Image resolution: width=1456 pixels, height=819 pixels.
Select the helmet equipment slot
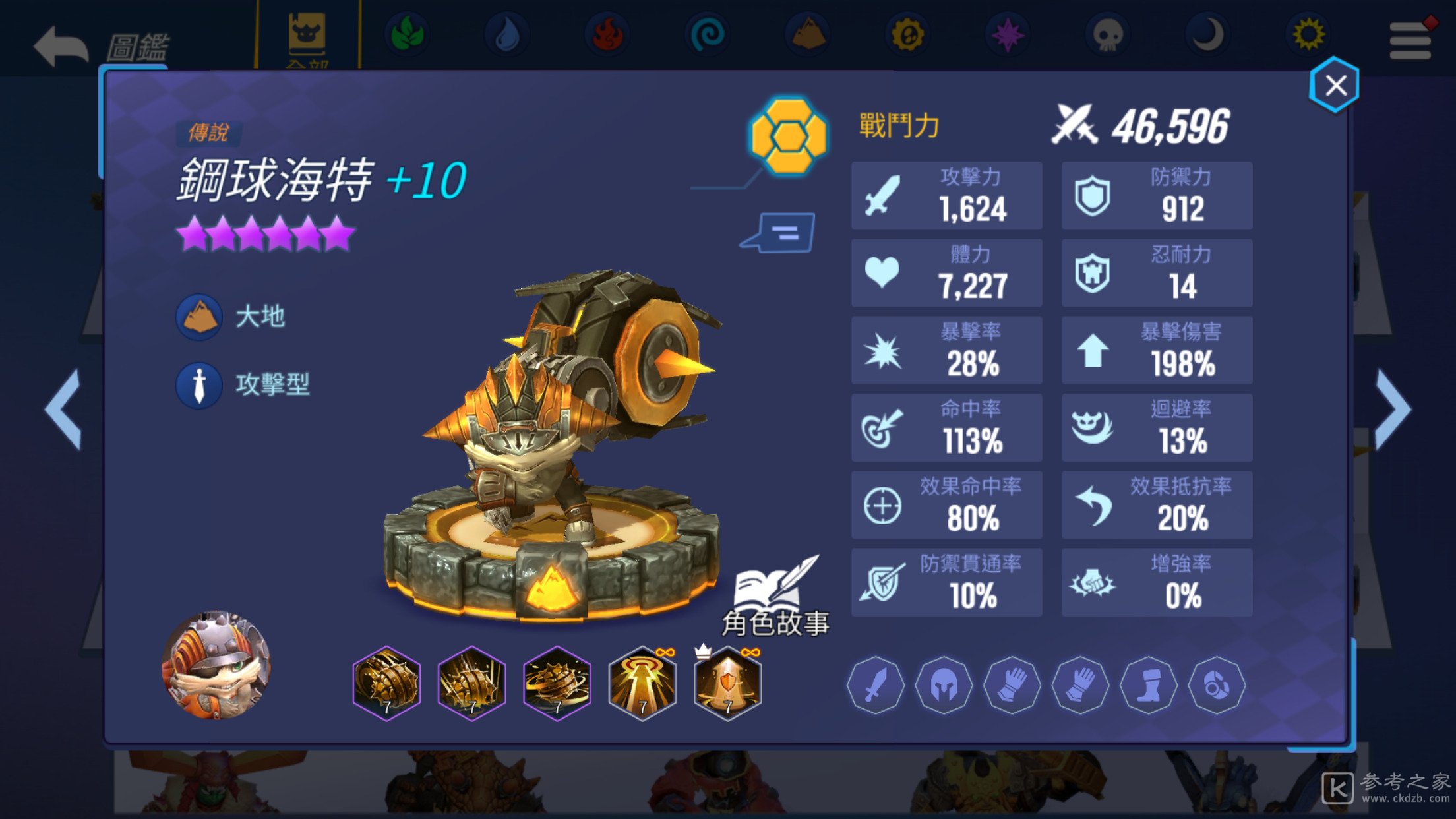click(x=944, y=686)
